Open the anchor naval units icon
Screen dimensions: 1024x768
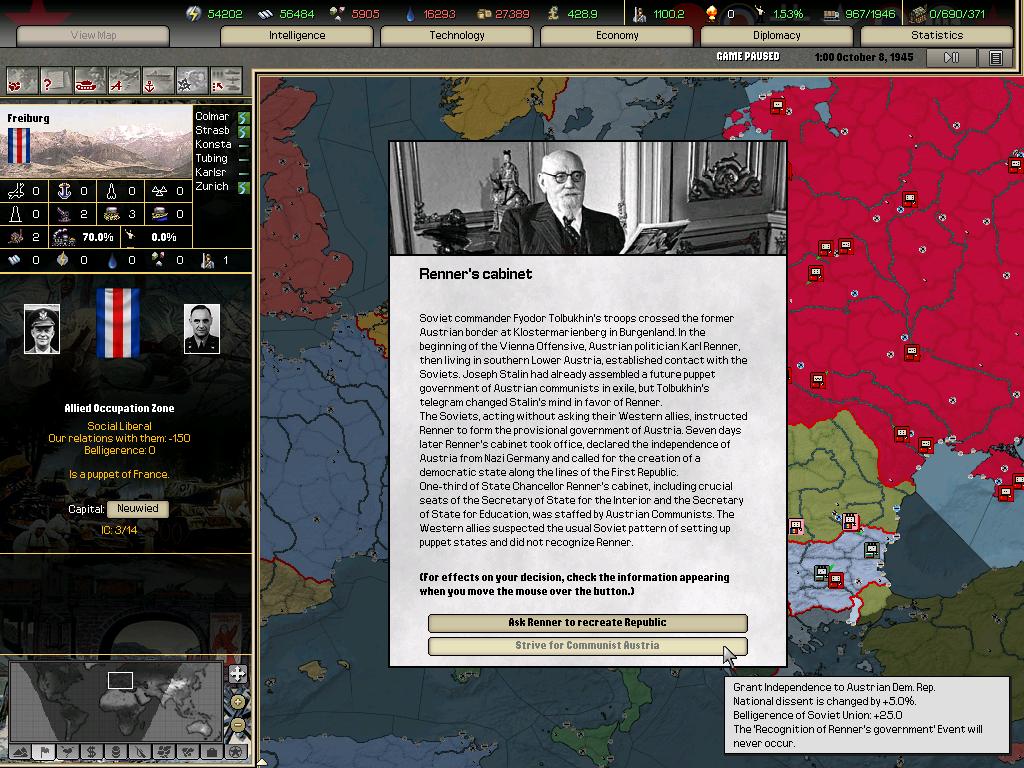(158, 79)
